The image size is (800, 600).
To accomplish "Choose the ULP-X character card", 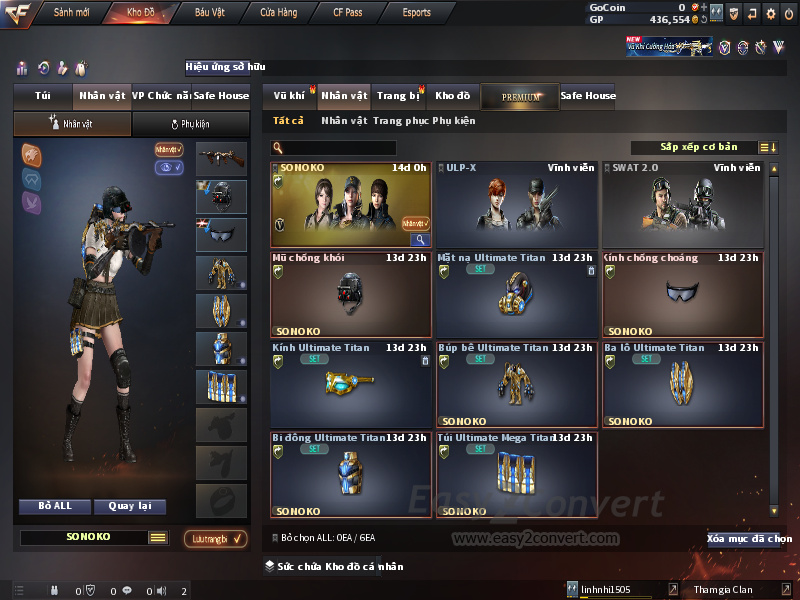I will point(516,204).
